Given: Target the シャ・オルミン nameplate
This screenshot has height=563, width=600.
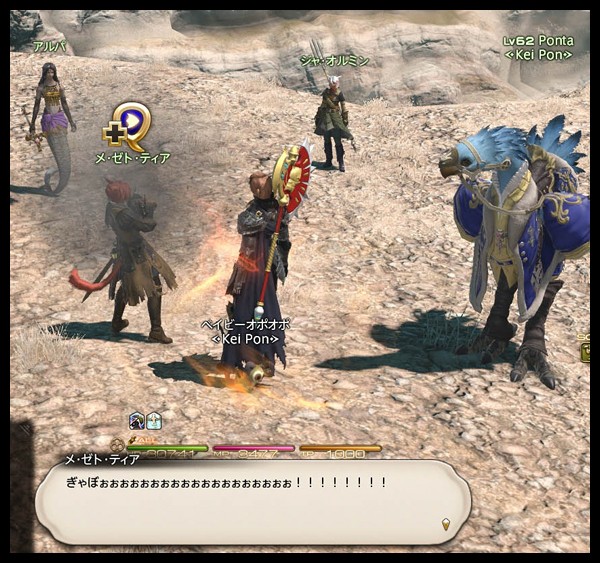Looking at the screenshot, I should click(x=334, y=61).
